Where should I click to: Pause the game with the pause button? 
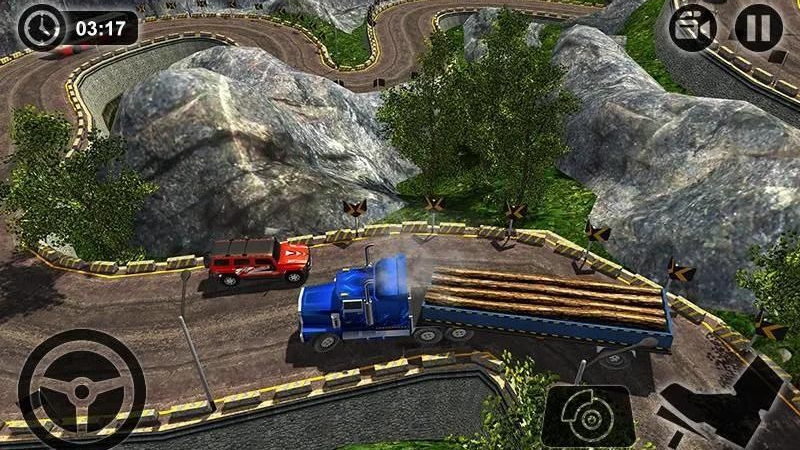tap(758, 27)
